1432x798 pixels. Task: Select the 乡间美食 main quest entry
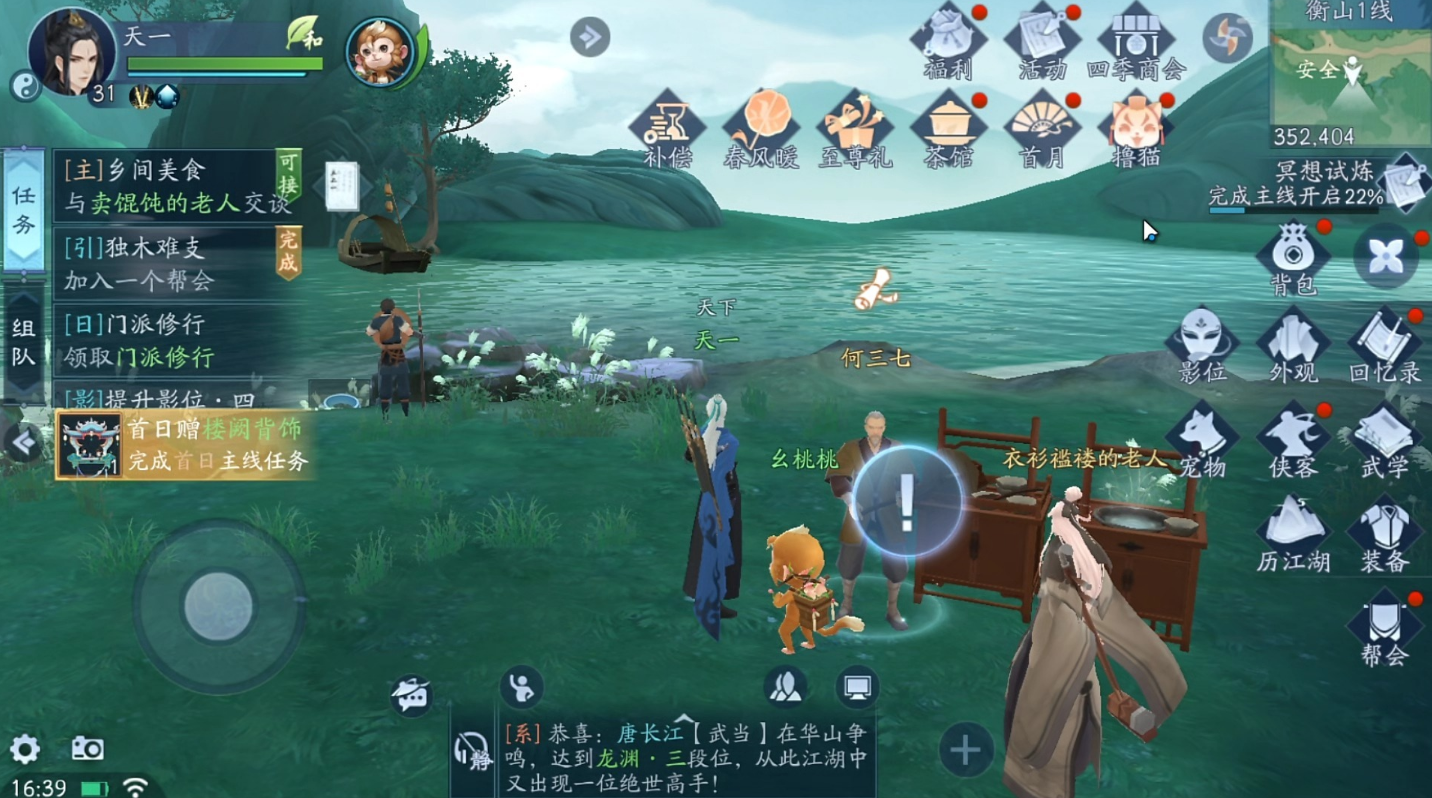click(175, 187)
